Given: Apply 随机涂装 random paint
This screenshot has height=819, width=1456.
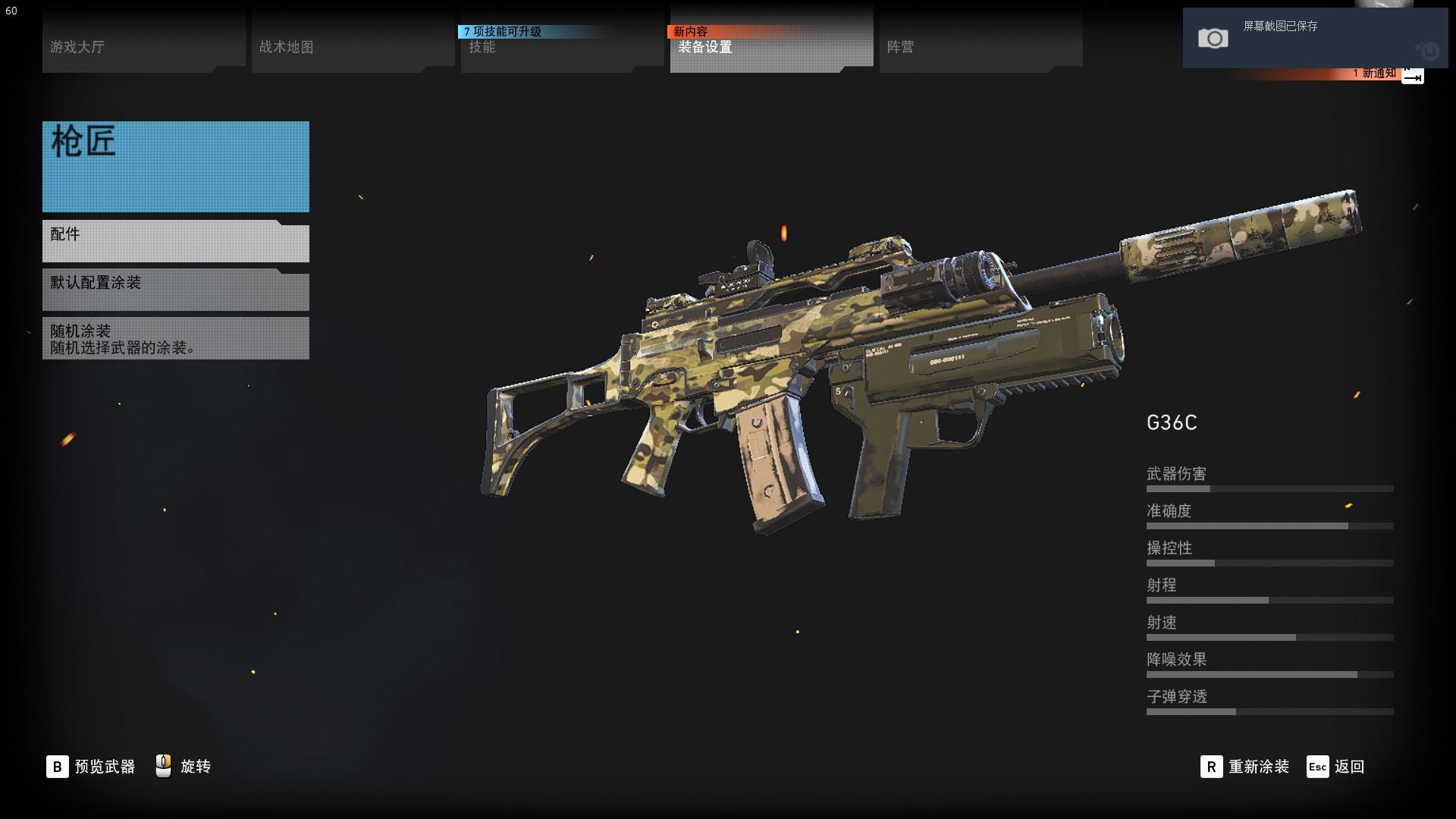Looking at the screenshot, I should pos(175,339).
